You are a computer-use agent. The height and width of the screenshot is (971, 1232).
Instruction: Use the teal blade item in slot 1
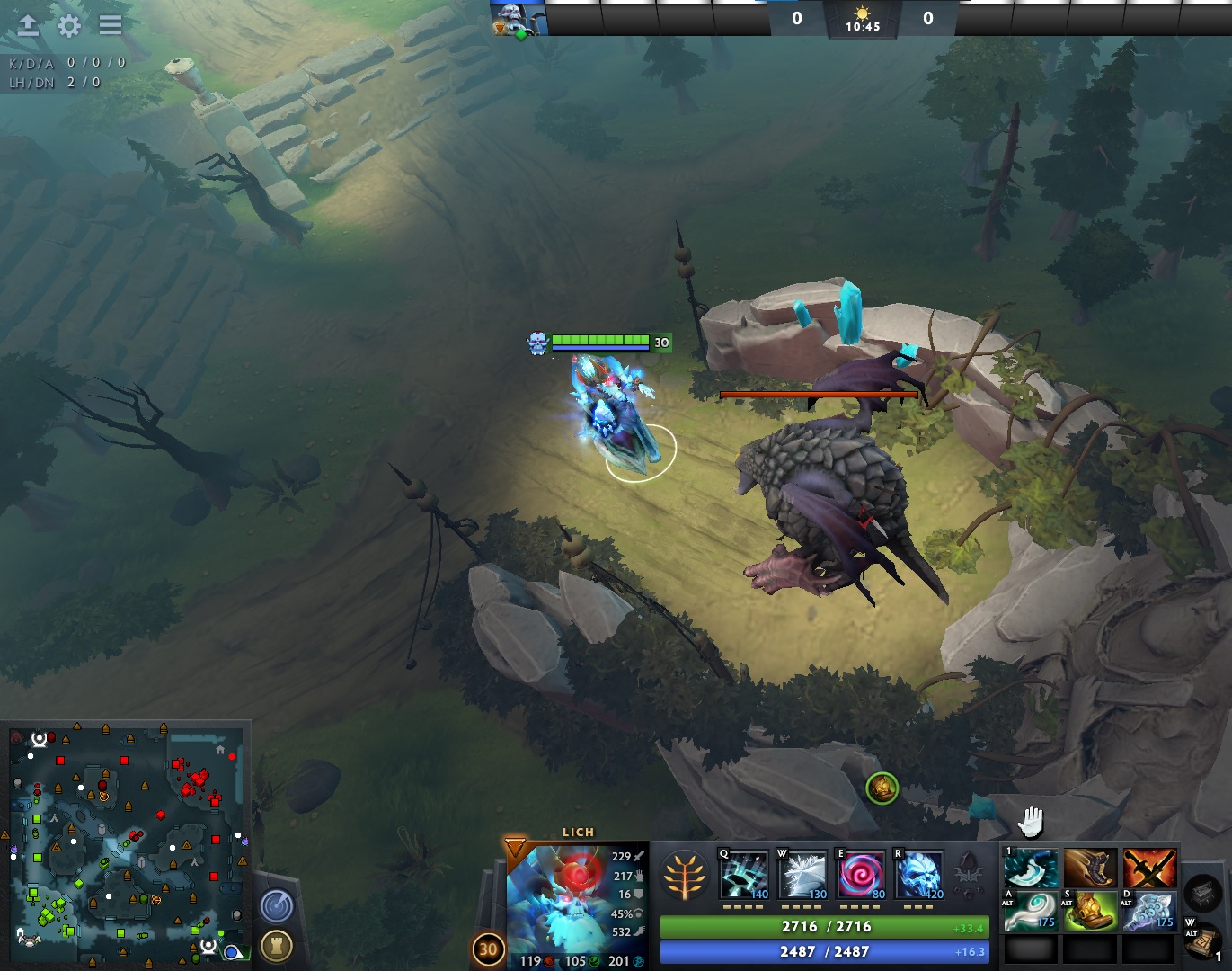(x=1030, y=868)
